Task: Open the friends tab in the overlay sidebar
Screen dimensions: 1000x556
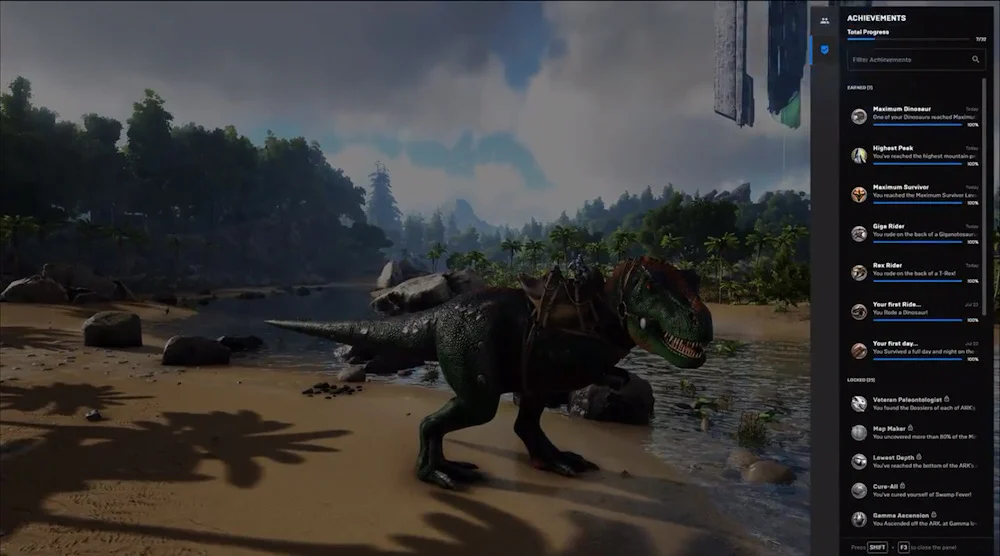Action: [x=824, y=19]
